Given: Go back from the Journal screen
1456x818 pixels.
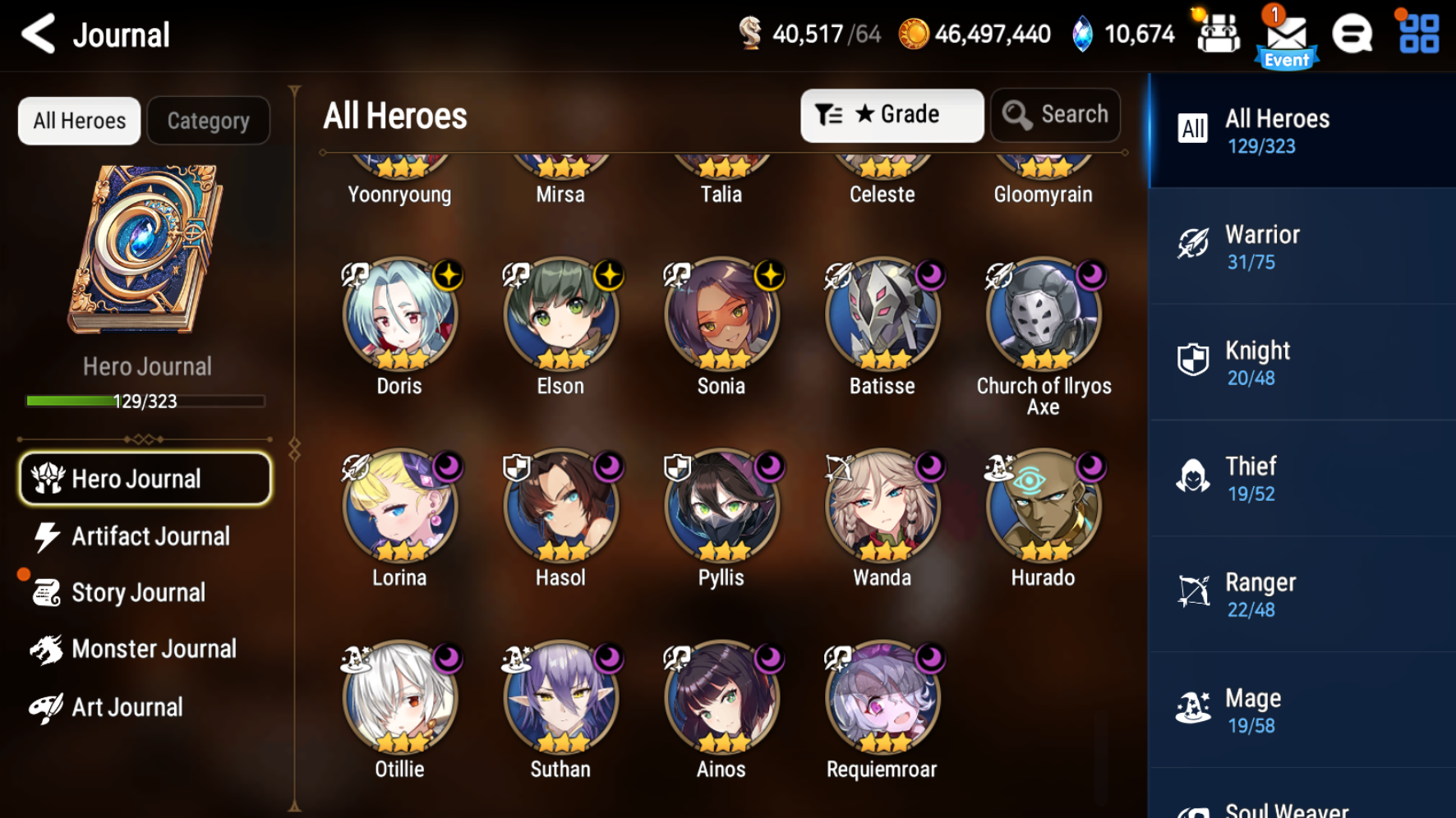Looking at the screenshot, I should (x=38, y=34).
